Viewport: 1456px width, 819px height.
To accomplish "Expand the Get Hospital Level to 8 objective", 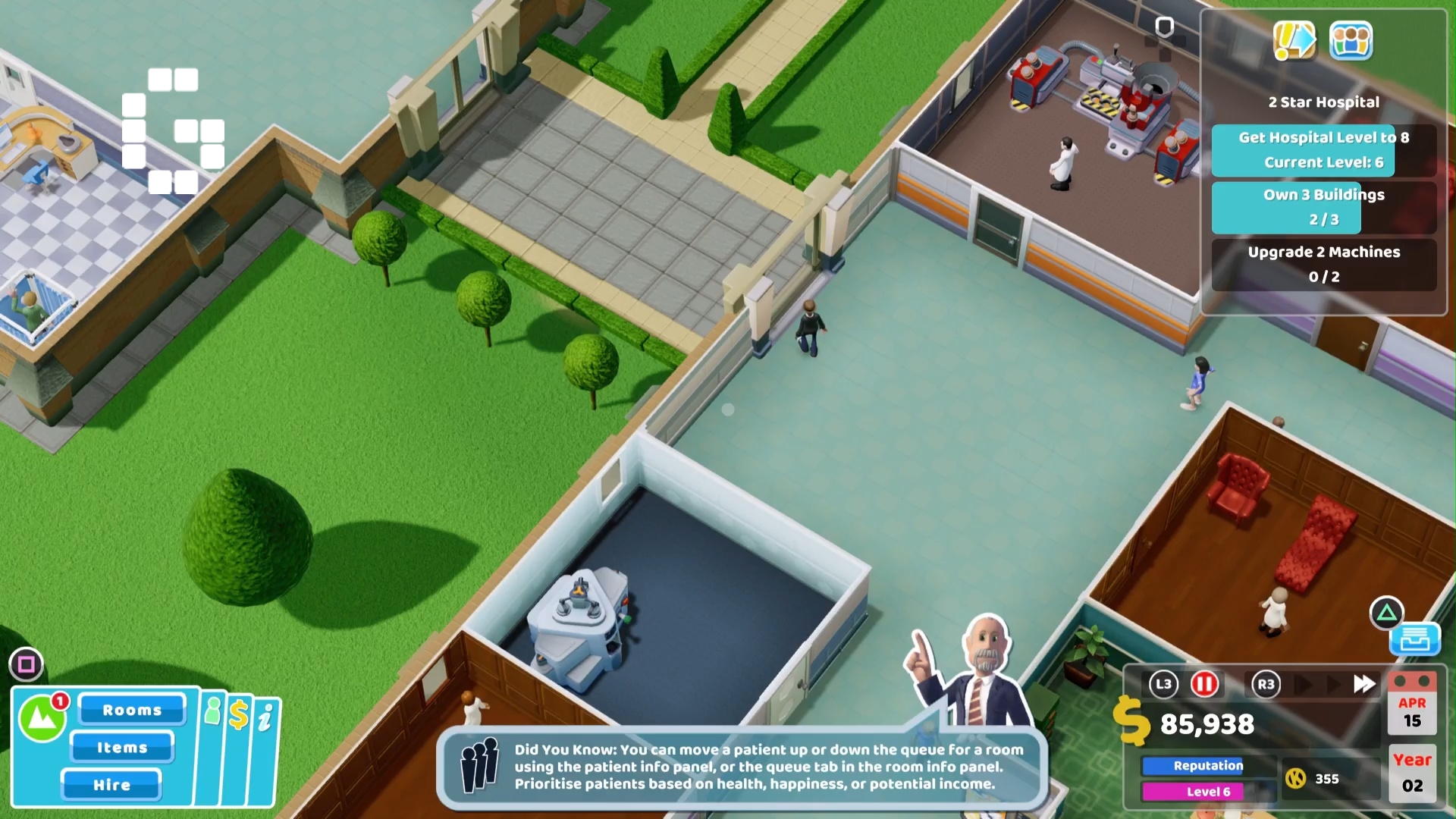I will [x=1324, y=149].
